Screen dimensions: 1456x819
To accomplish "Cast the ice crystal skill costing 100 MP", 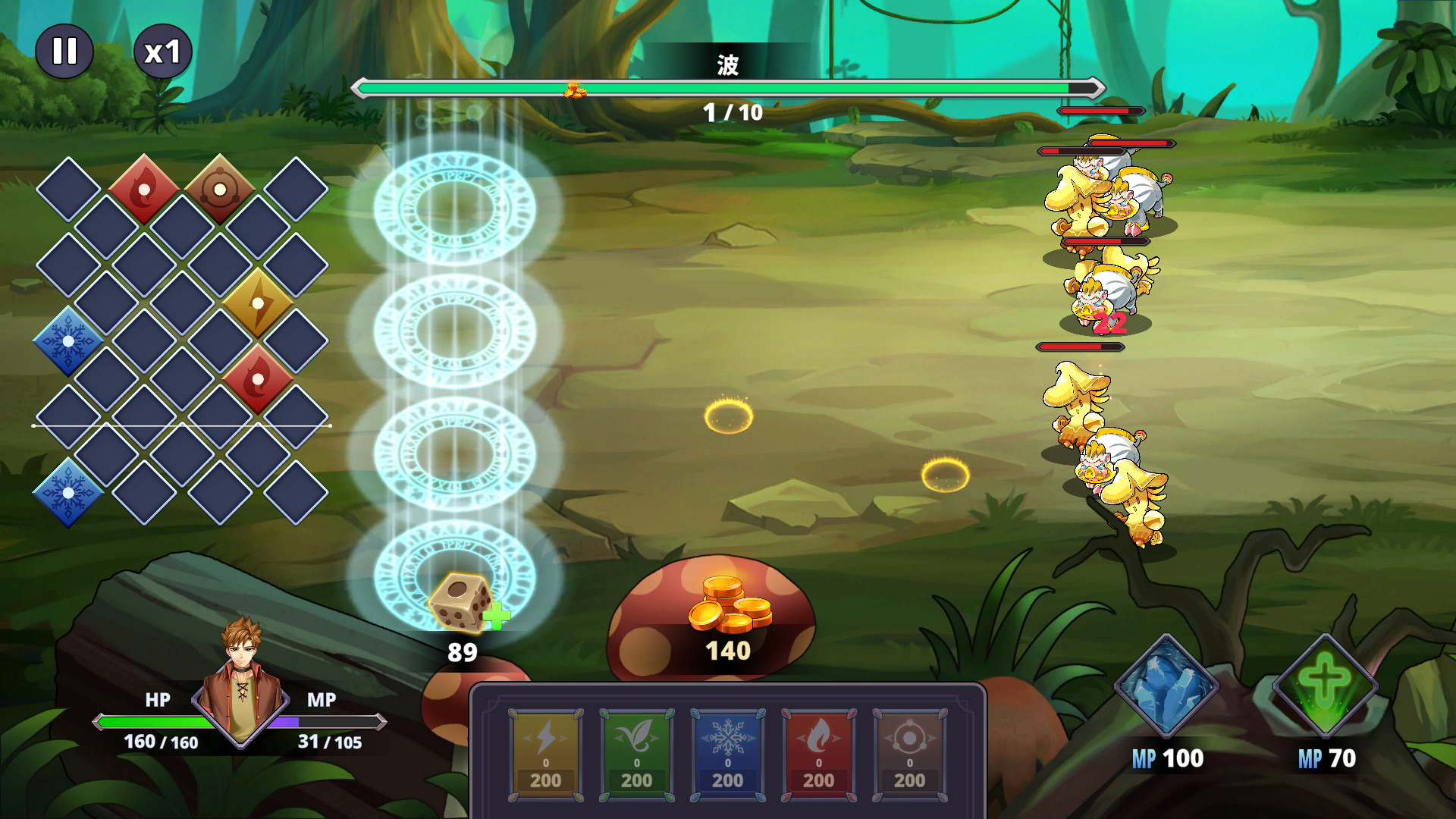I will point(1166,686).
